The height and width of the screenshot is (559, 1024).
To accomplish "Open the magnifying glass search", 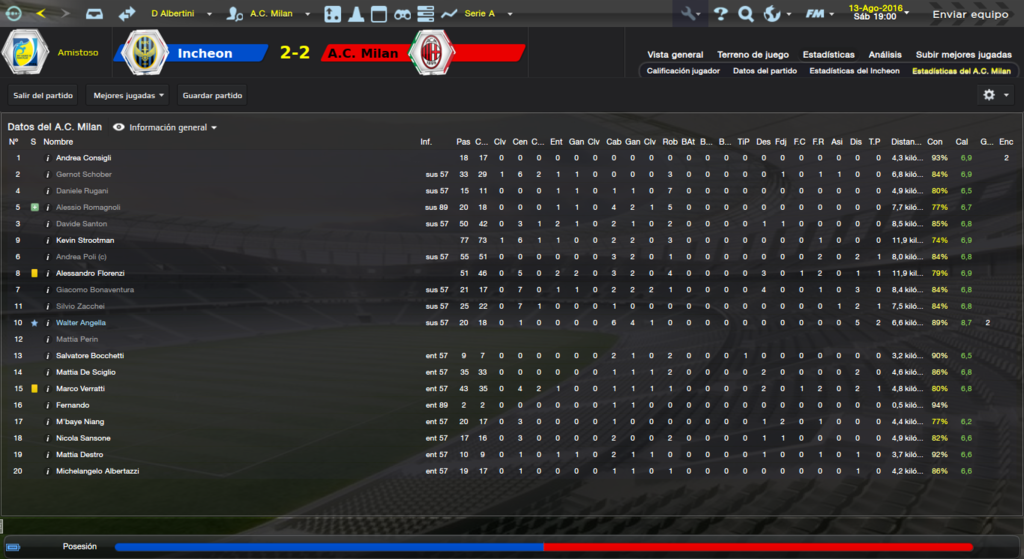I will pos(746,14).
